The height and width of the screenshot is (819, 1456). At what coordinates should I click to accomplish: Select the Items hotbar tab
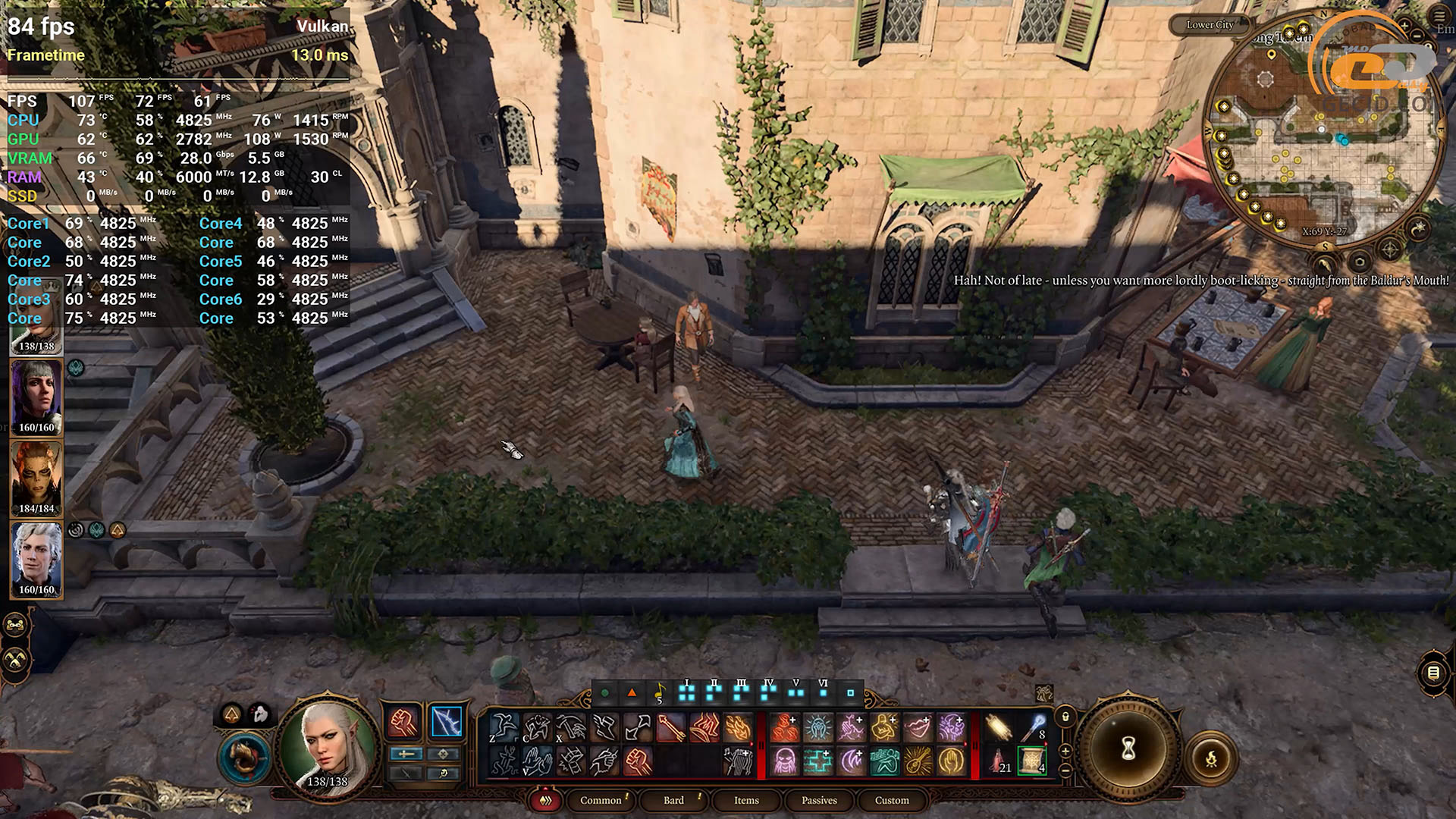tap(746, 800)
